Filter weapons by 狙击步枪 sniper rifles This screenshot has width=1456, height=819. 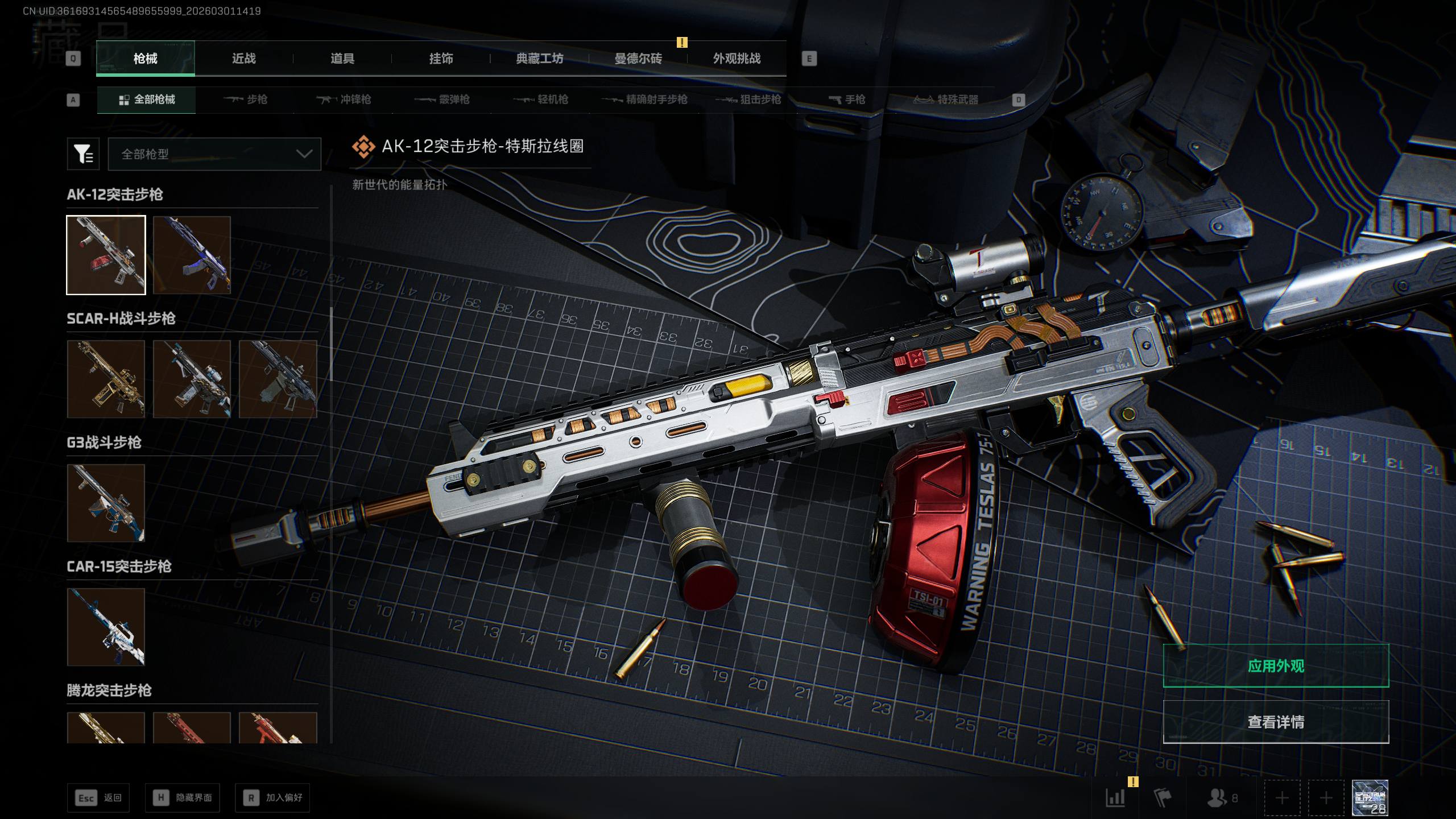pos(750,100)
